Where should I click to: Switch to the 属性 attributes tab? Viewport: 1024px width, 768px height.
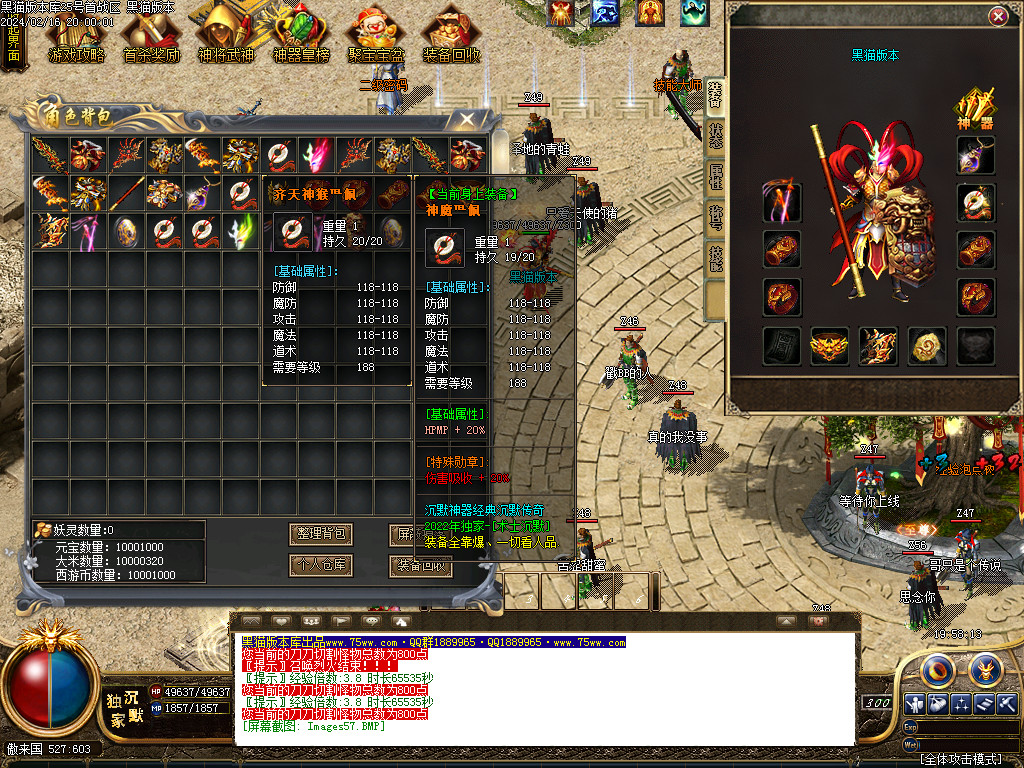[716, 178]
